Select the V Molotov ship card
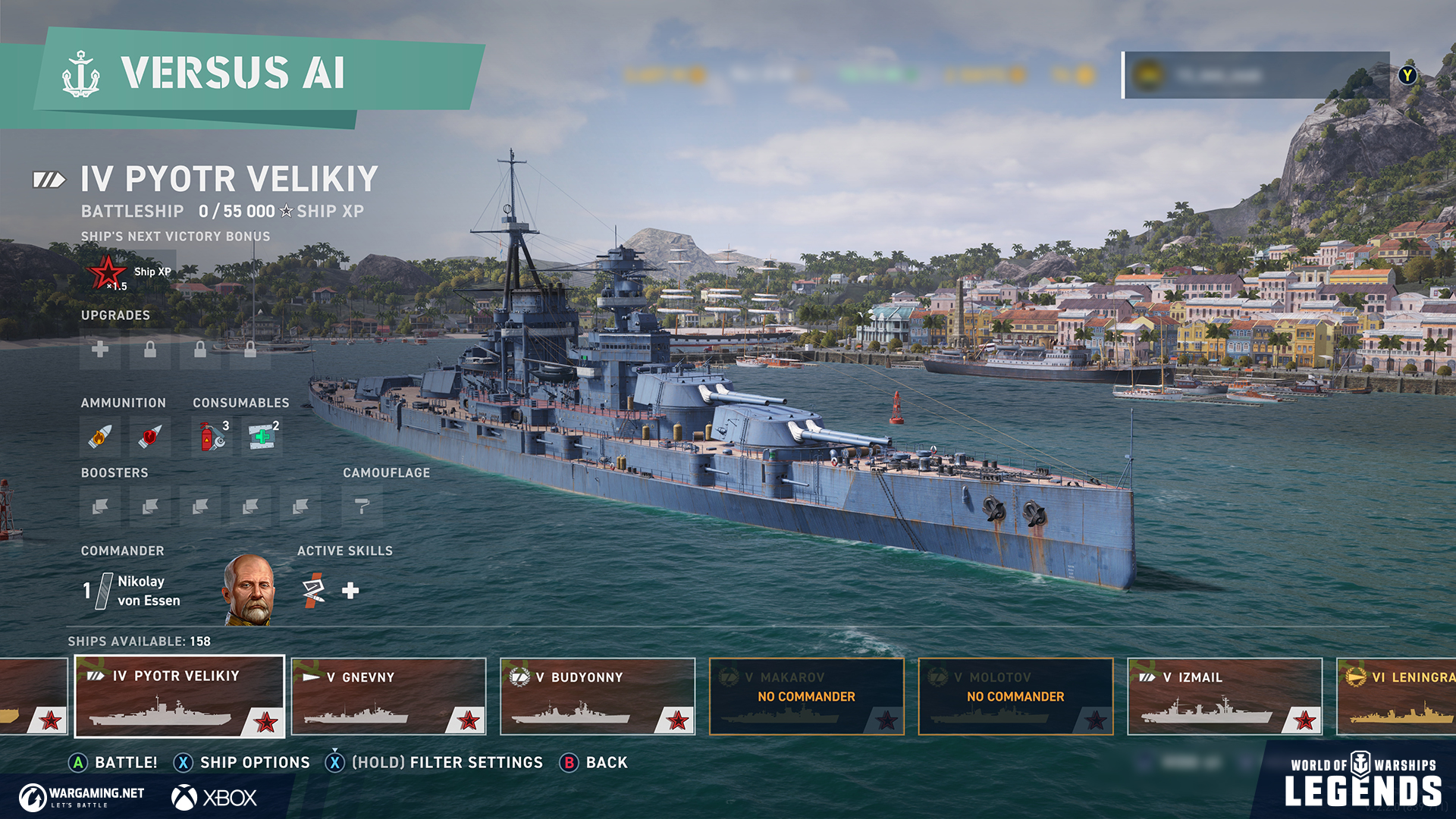The height and width of the screenshot is (819, 1456). [1015, 696]
